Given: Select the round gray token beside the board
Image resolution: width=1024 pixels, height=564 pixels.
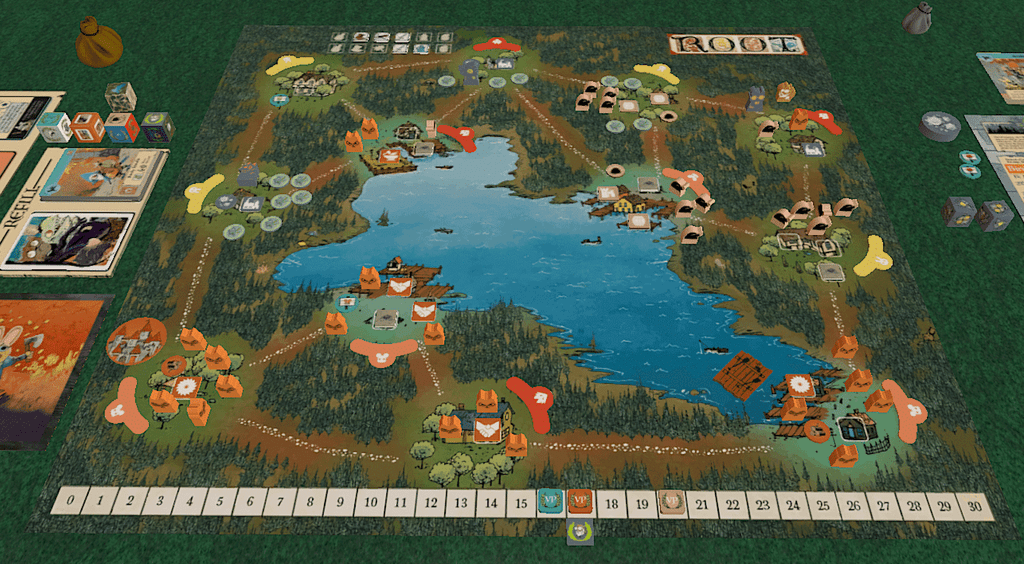Looking at the screenshot, I should coord(940,124).
